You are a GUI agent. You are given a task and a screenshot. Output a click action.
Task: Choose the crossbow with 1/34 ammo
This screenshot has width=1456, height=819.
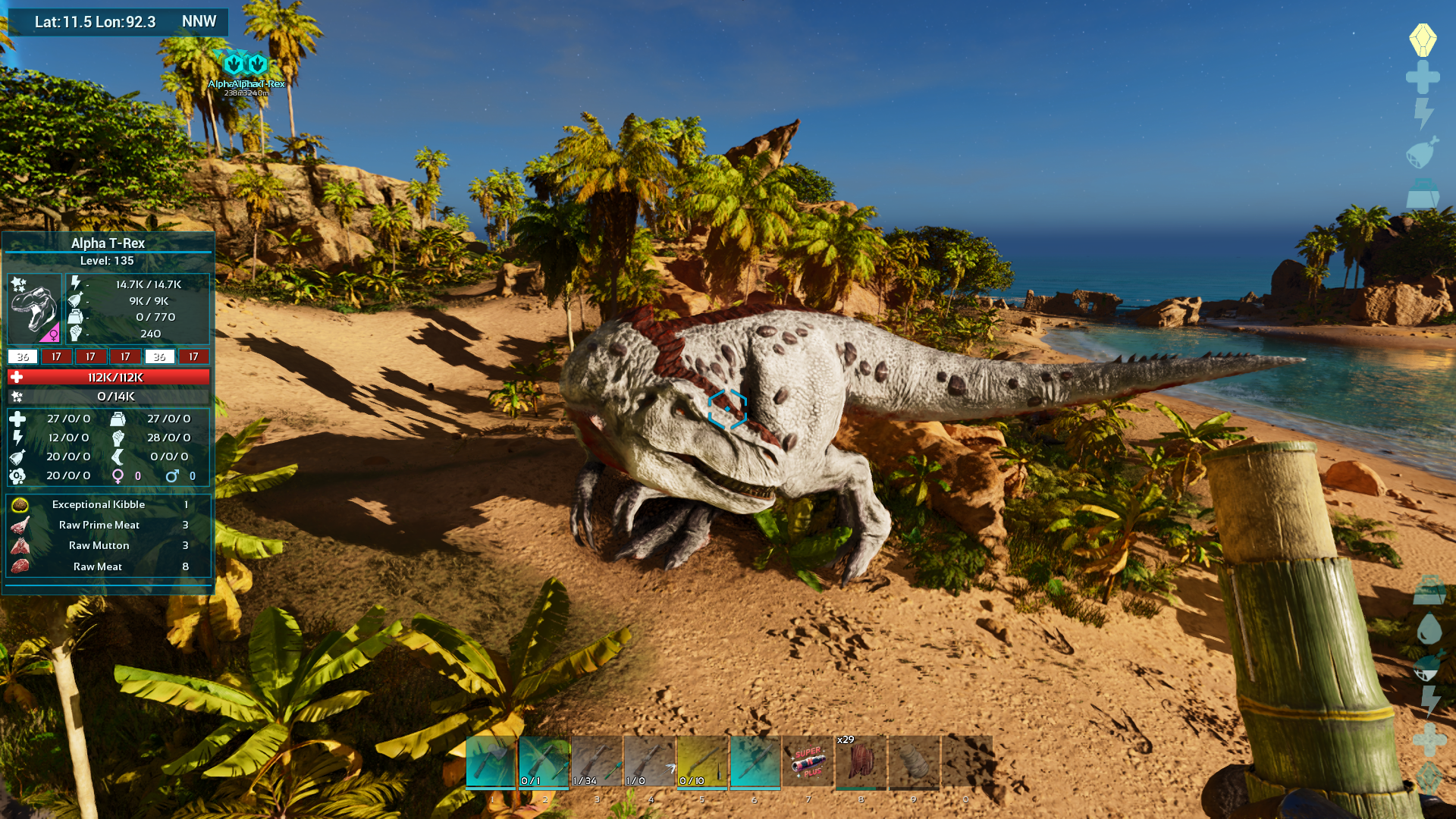tap(597, 762)
